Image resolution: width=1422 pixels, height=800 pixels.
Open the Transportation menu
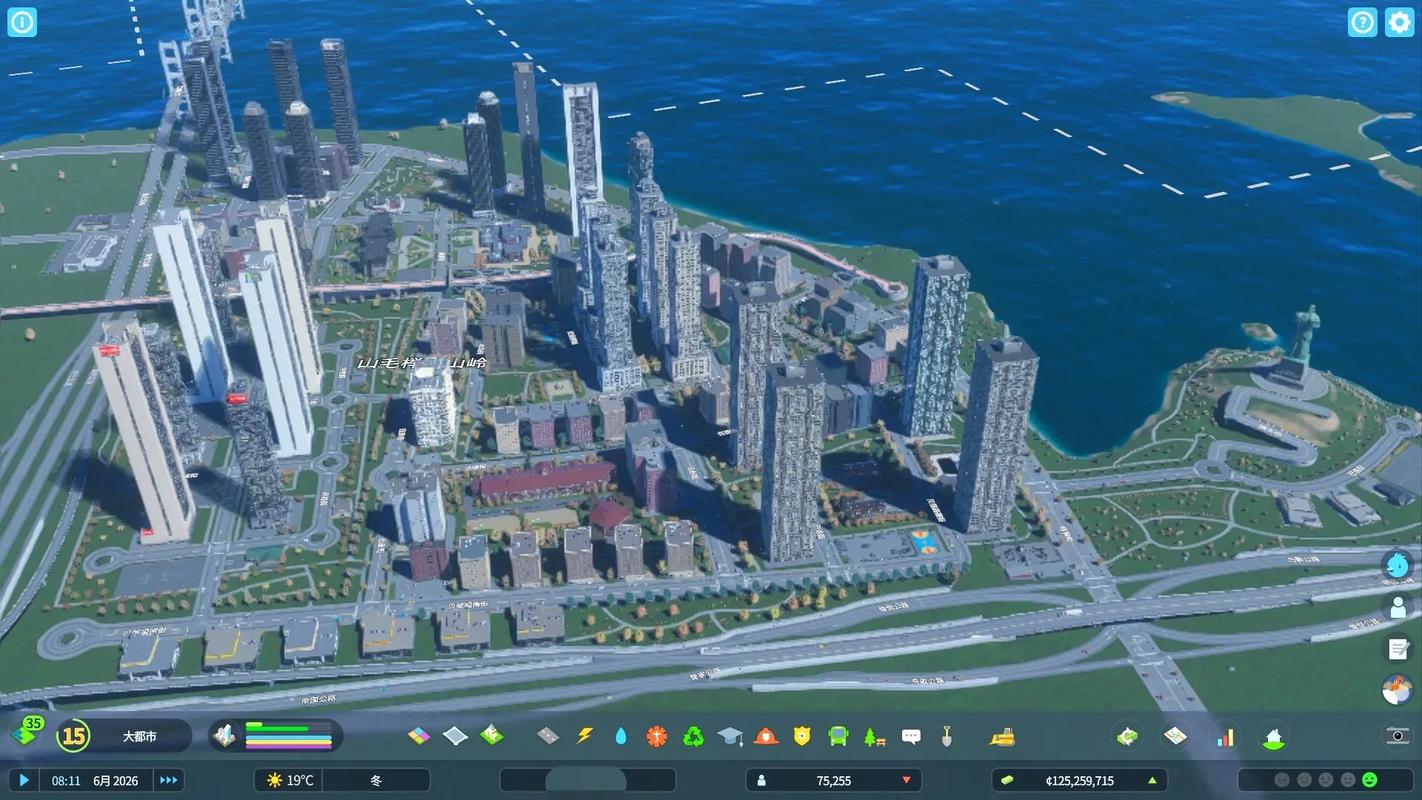pos(837,735)
